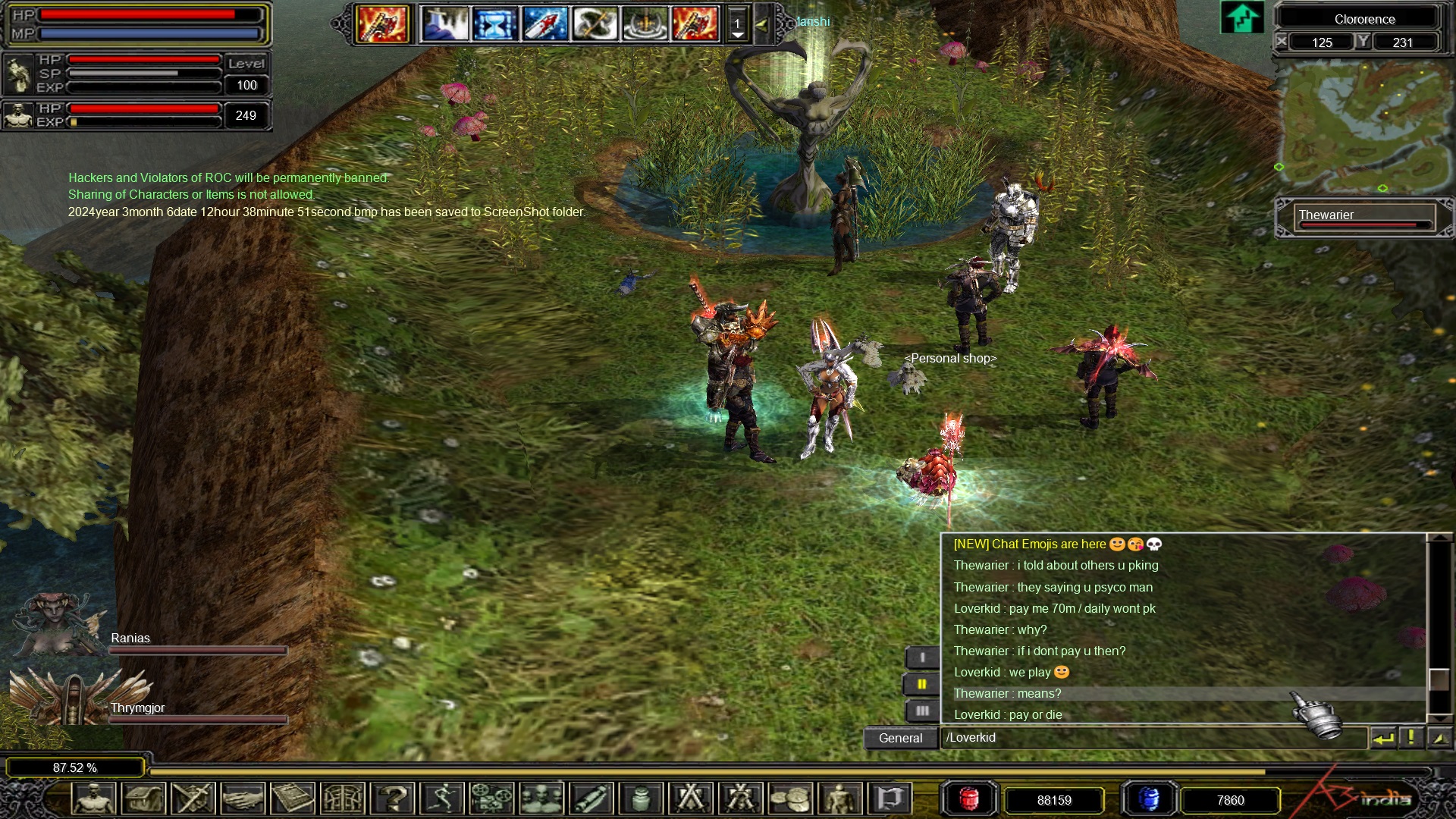Open the minimap view
The image size is (1456, 819).
(1363, 125)
